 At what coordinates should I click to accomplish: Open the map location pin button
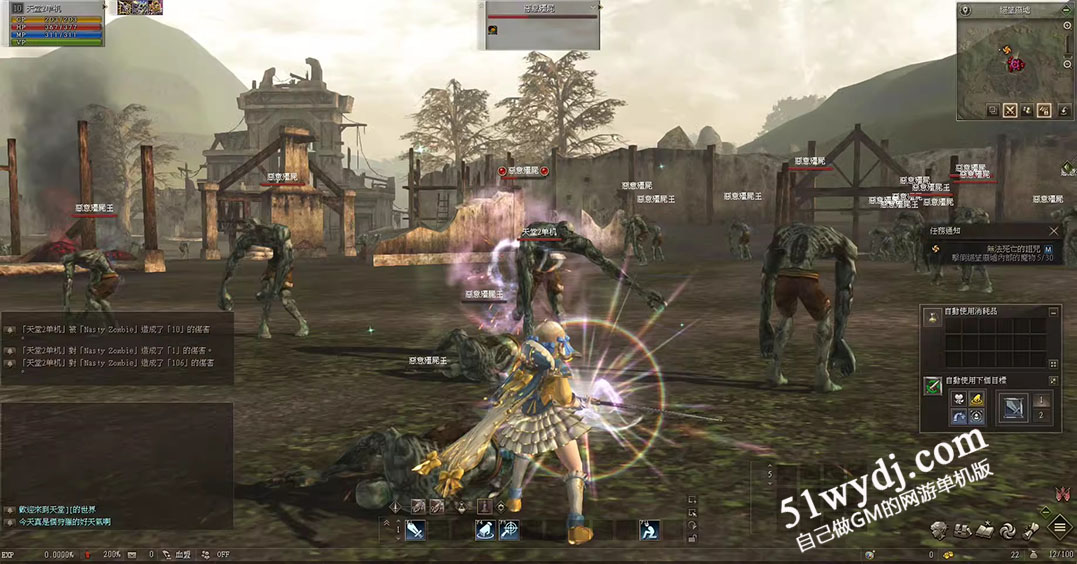966,10
